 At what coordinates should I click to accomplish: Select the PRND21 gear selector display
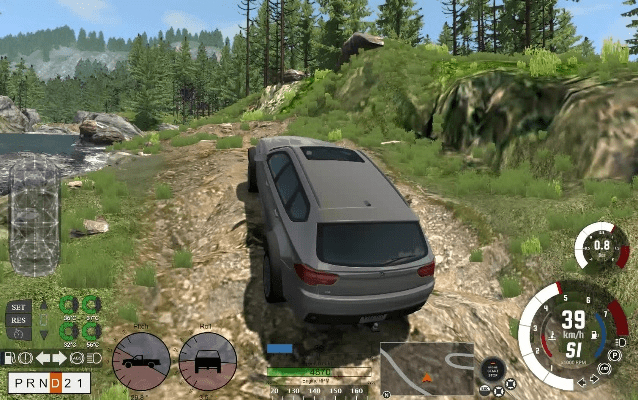click(x=49, y=383)
